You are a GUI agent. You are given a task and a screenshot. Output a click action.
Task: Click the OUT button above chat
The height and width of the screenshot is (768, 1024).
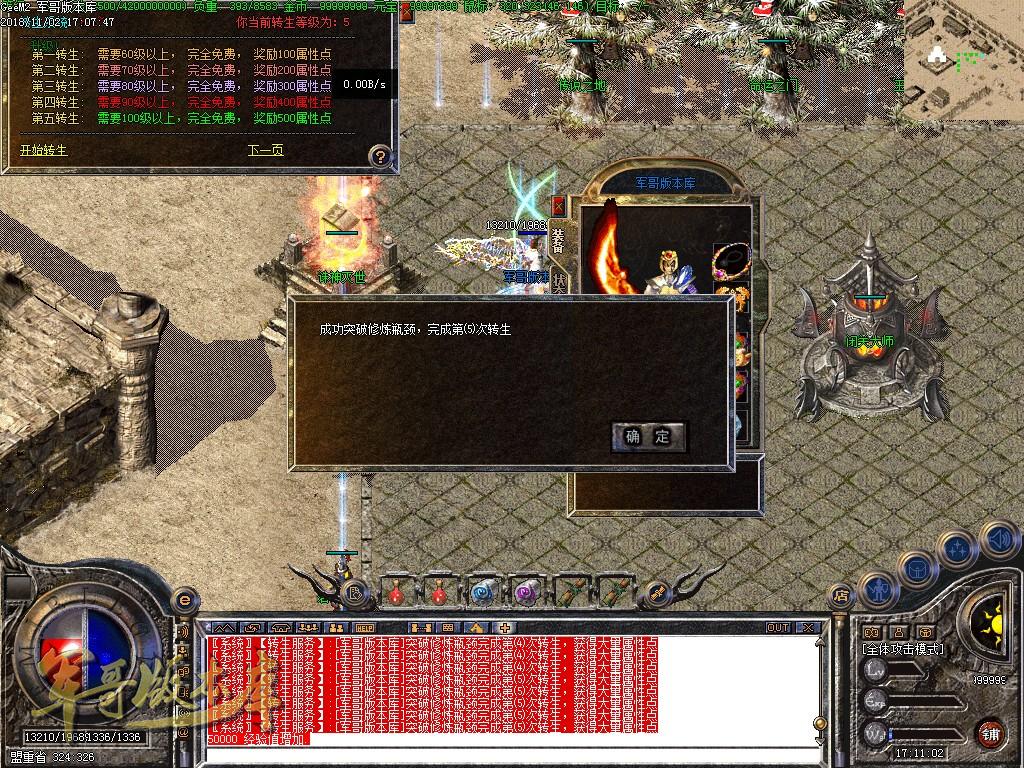click(778, 627)
